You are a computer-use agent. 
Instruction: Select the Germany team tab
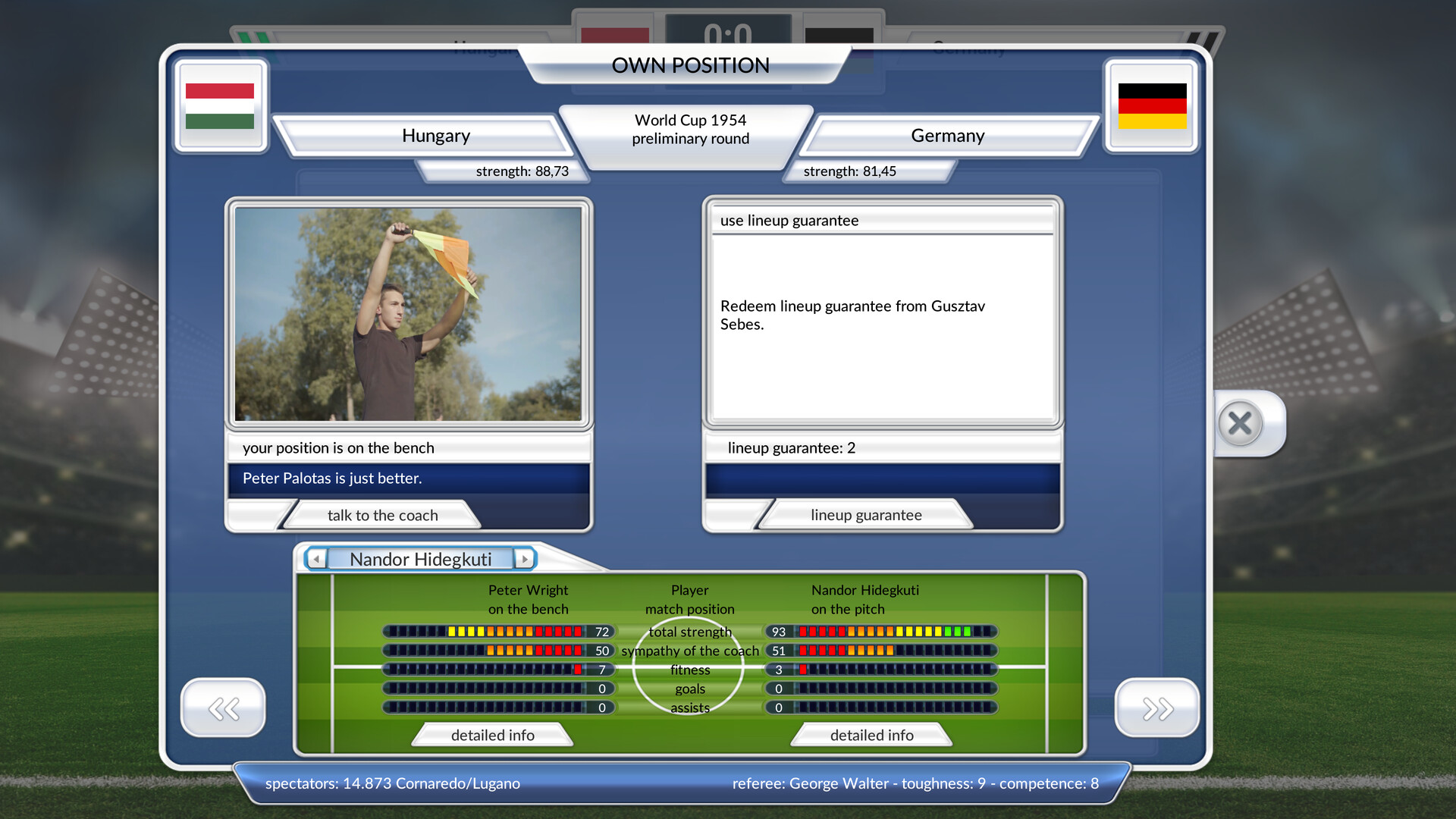pos(947,136)
